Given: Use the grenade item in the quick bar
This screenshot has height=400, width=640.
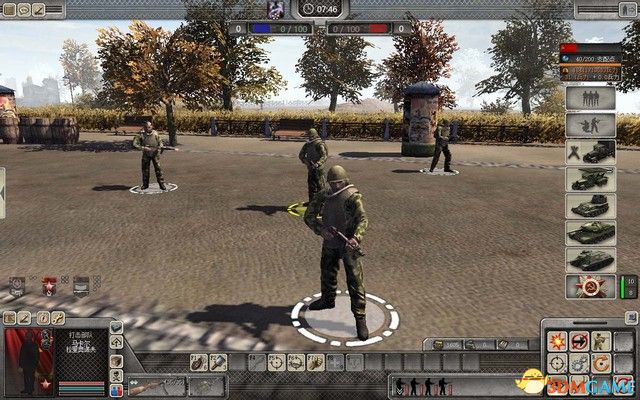Looking at the screenshot, I should coord(198,362).
